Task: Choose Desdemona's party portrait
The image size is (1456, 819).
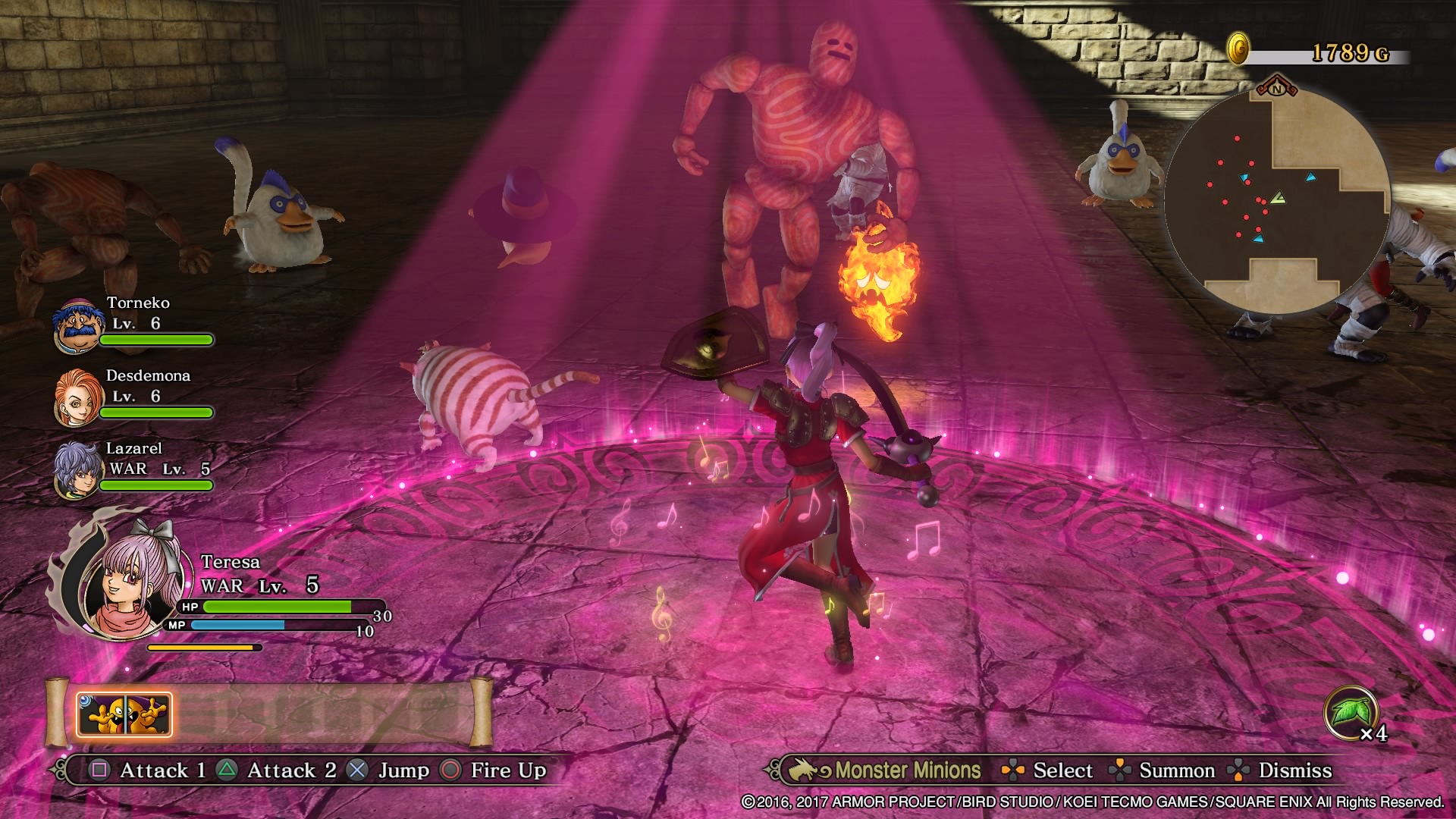Action: pyautogui.click(x=77, y=397)
